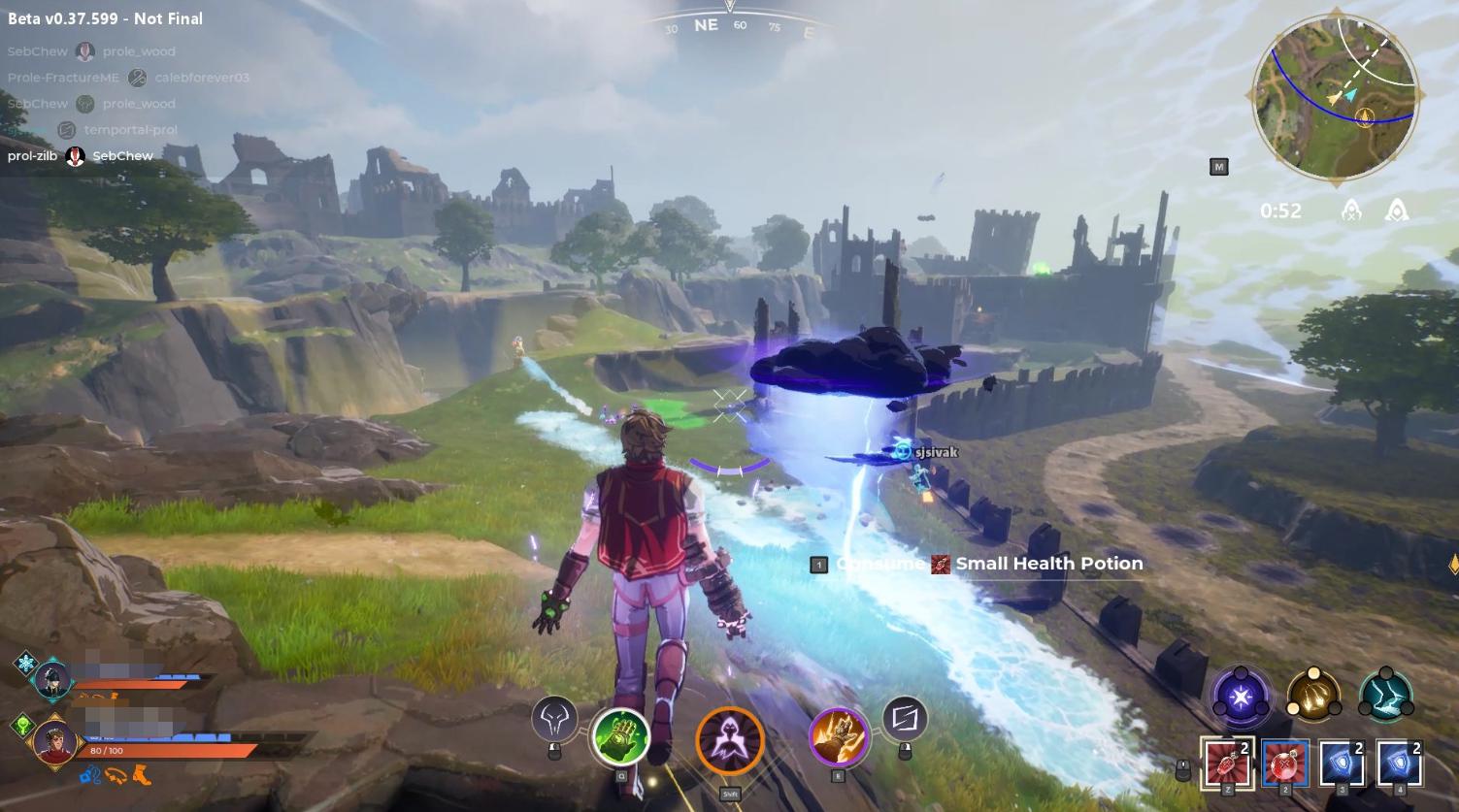The image size is (1459, 812).
Task: Click the dark angular square sorcery icon
Action: coord(905,719)
